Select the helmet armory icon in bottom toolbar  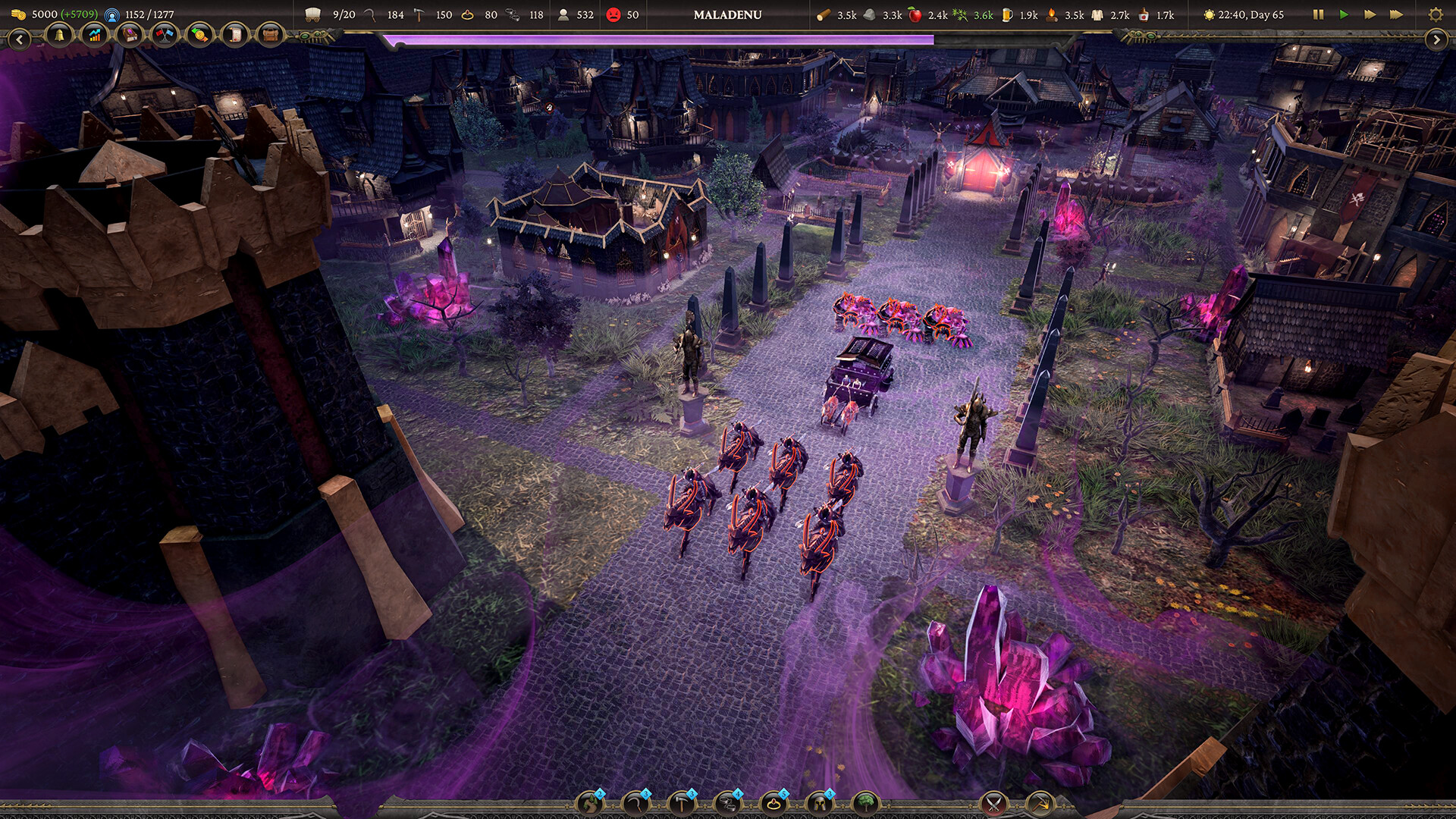[819, 805]
